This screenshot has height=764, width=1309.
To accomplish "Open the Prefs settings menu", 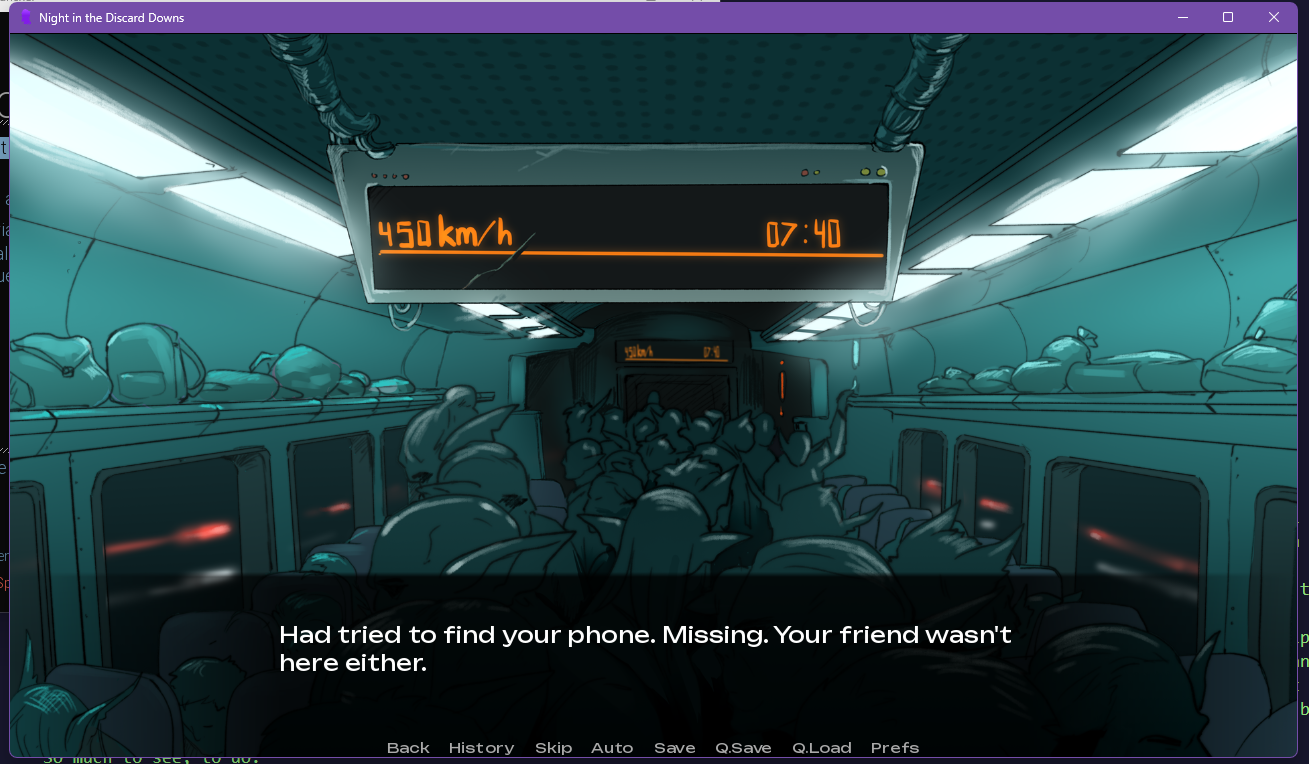I will pos(895,748).
